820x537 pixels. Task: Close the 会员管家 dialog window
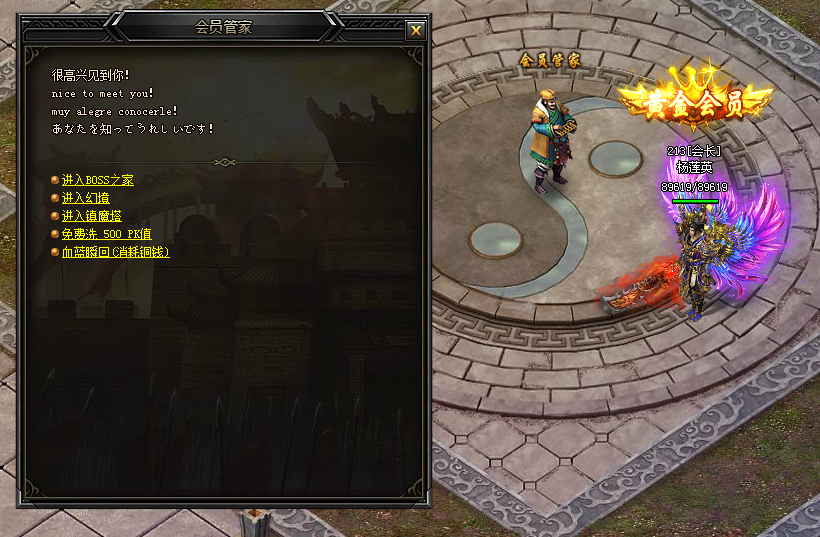415,30
